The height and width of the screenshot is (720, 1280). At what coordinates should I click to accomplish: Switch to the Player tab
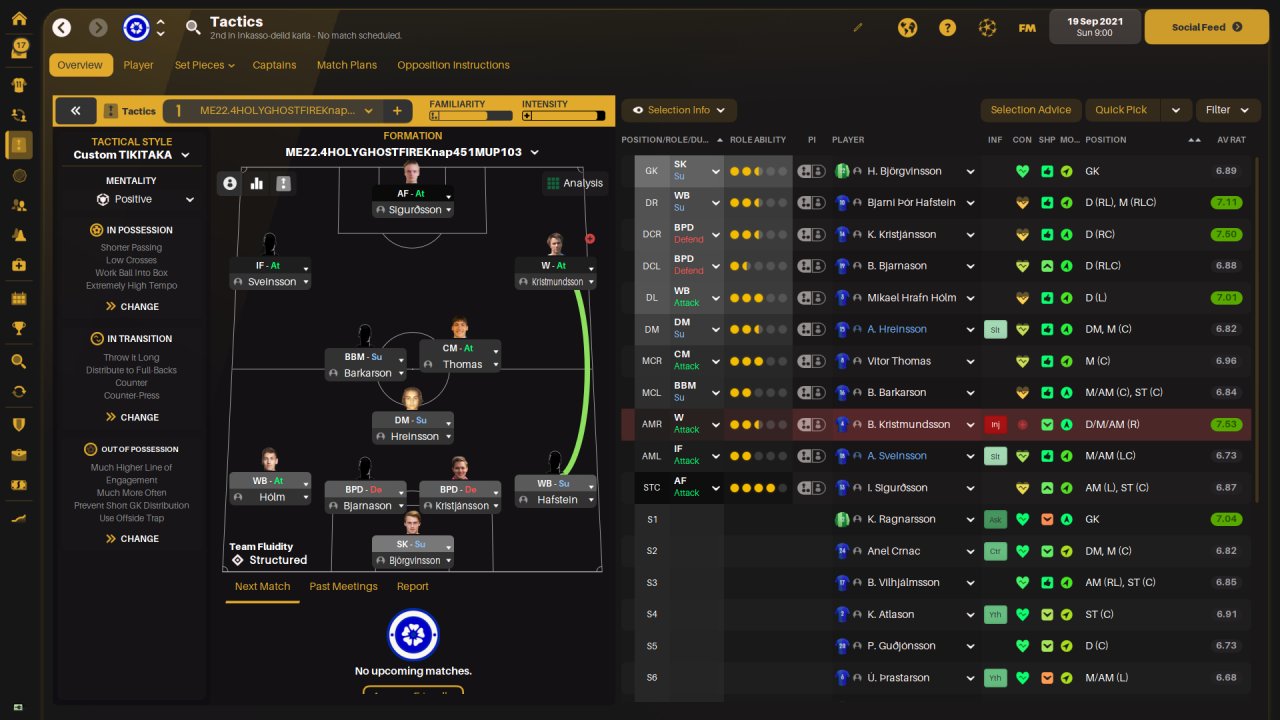138,65
